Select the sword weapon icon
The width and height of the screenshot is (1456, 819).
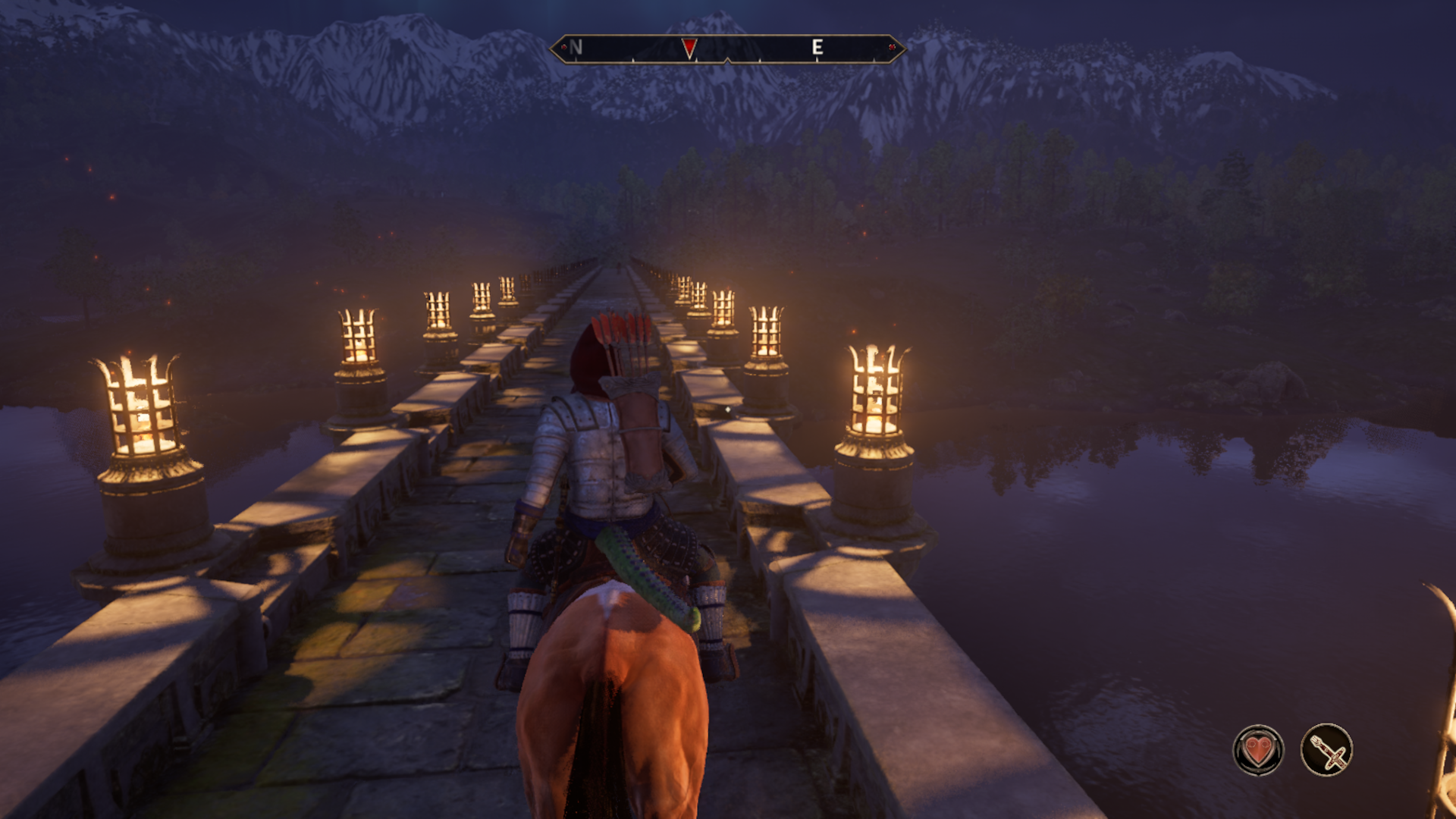click(1327, 750)
